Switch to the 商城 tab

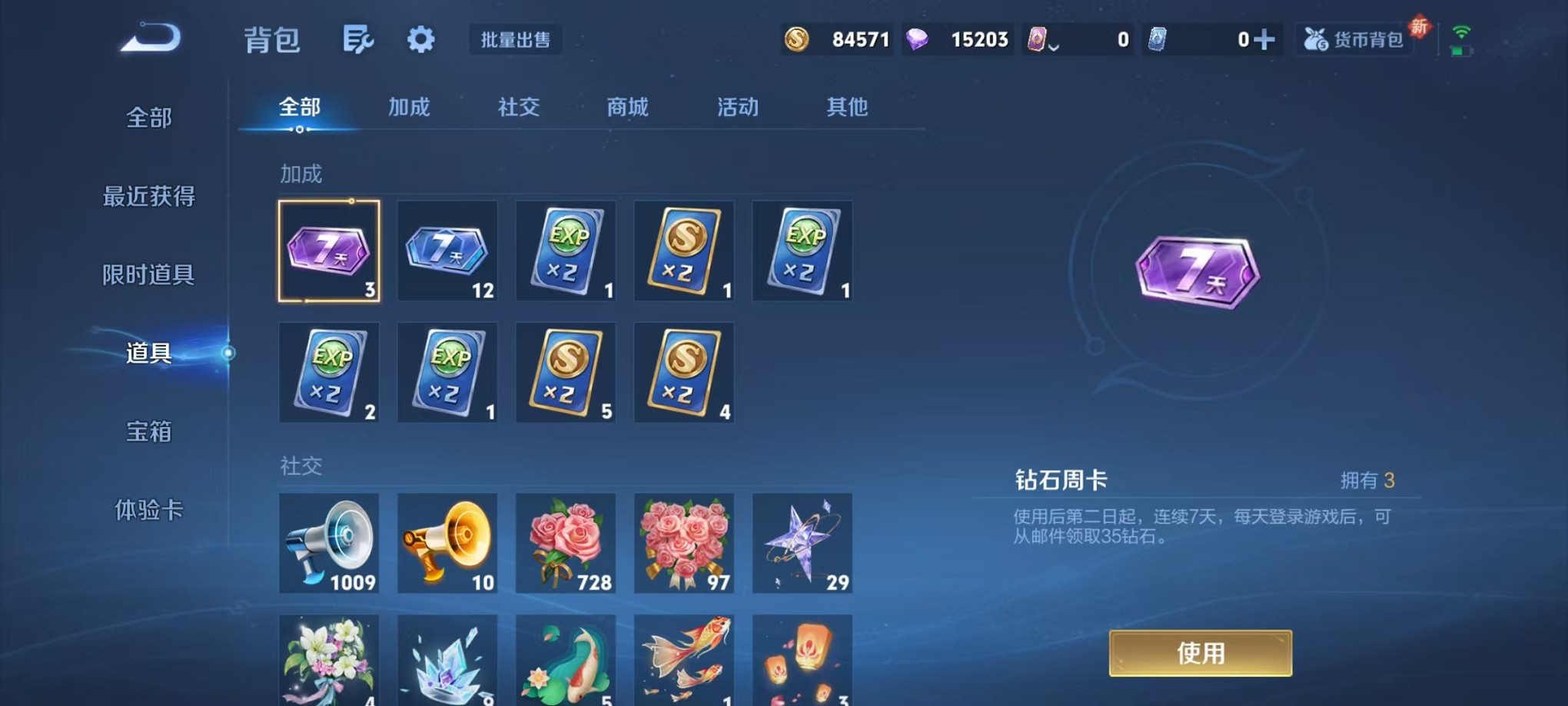point(627,108)
